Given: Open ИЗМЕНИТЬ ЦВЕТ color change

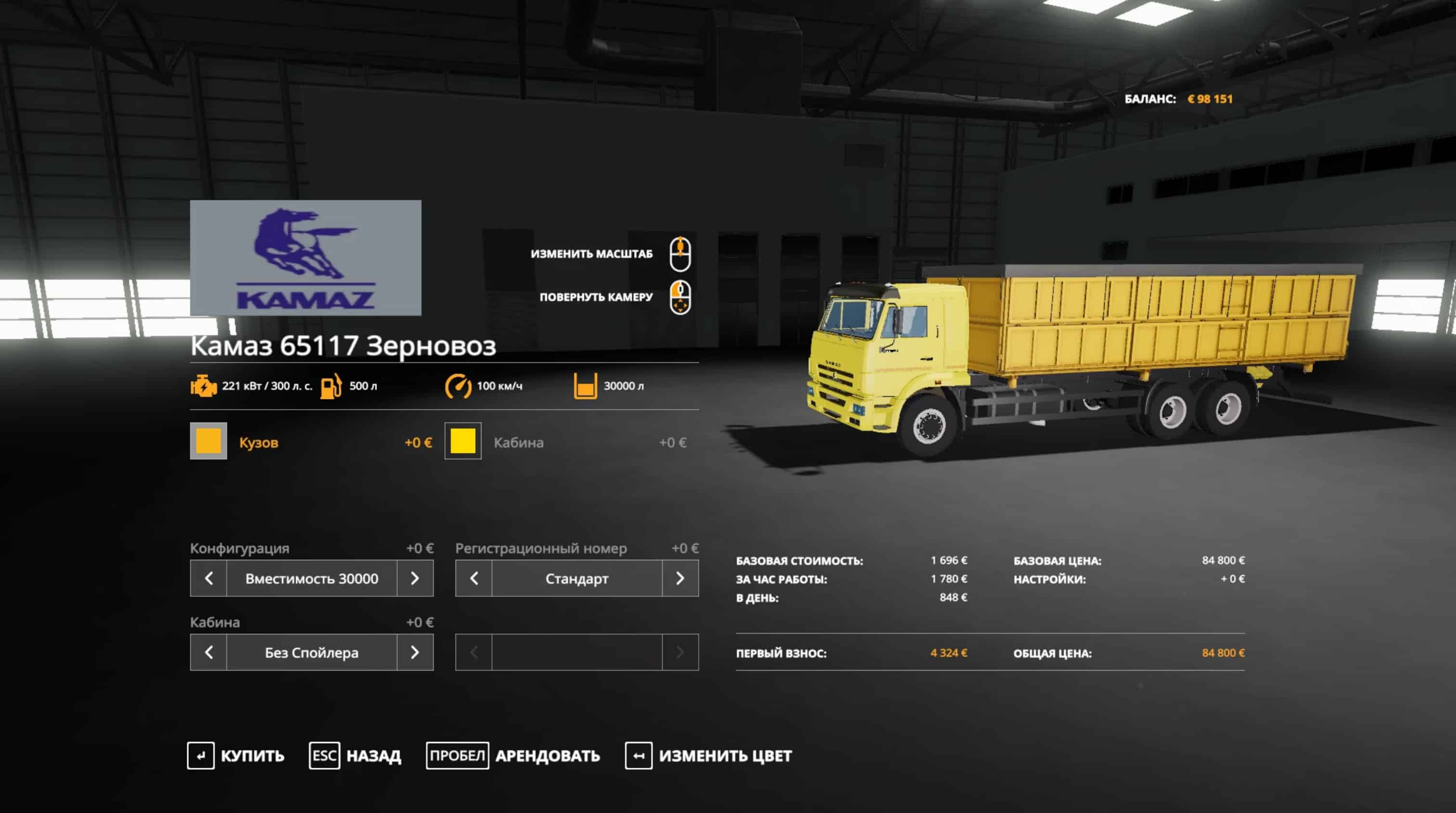Looking at the screenshot, I should [709, 755].
